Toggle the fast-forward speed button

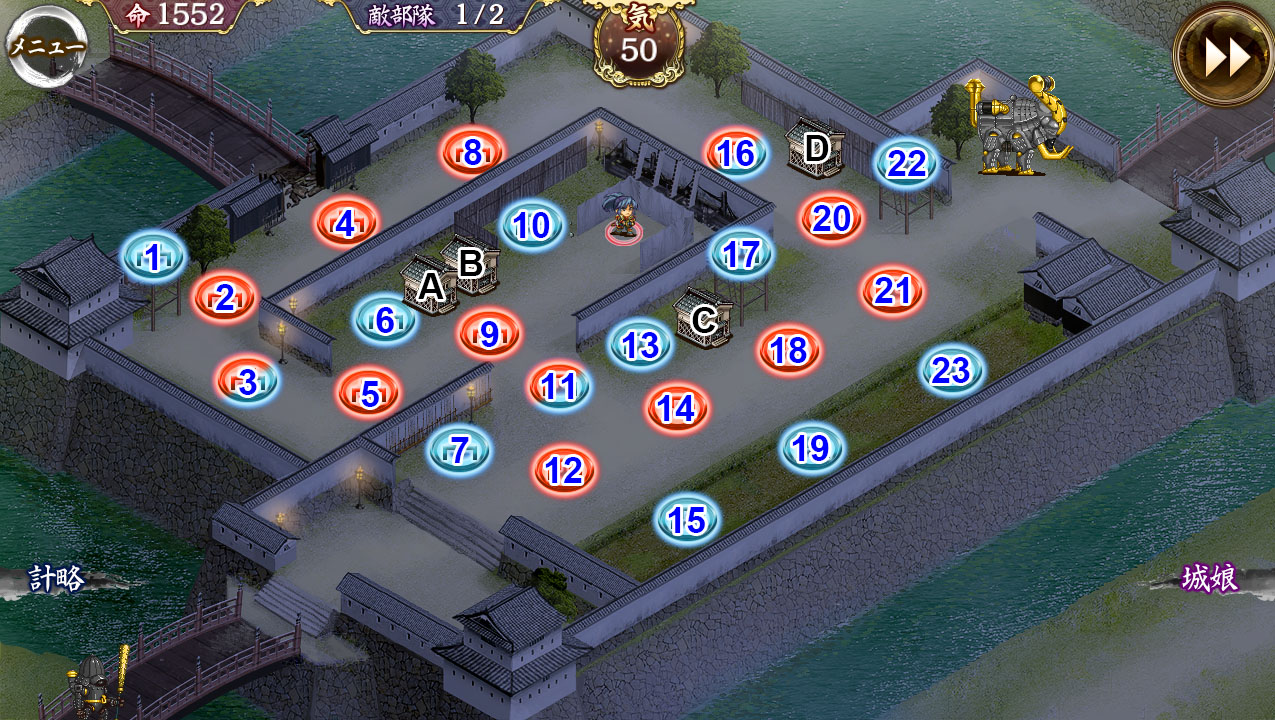point(1224,56)
